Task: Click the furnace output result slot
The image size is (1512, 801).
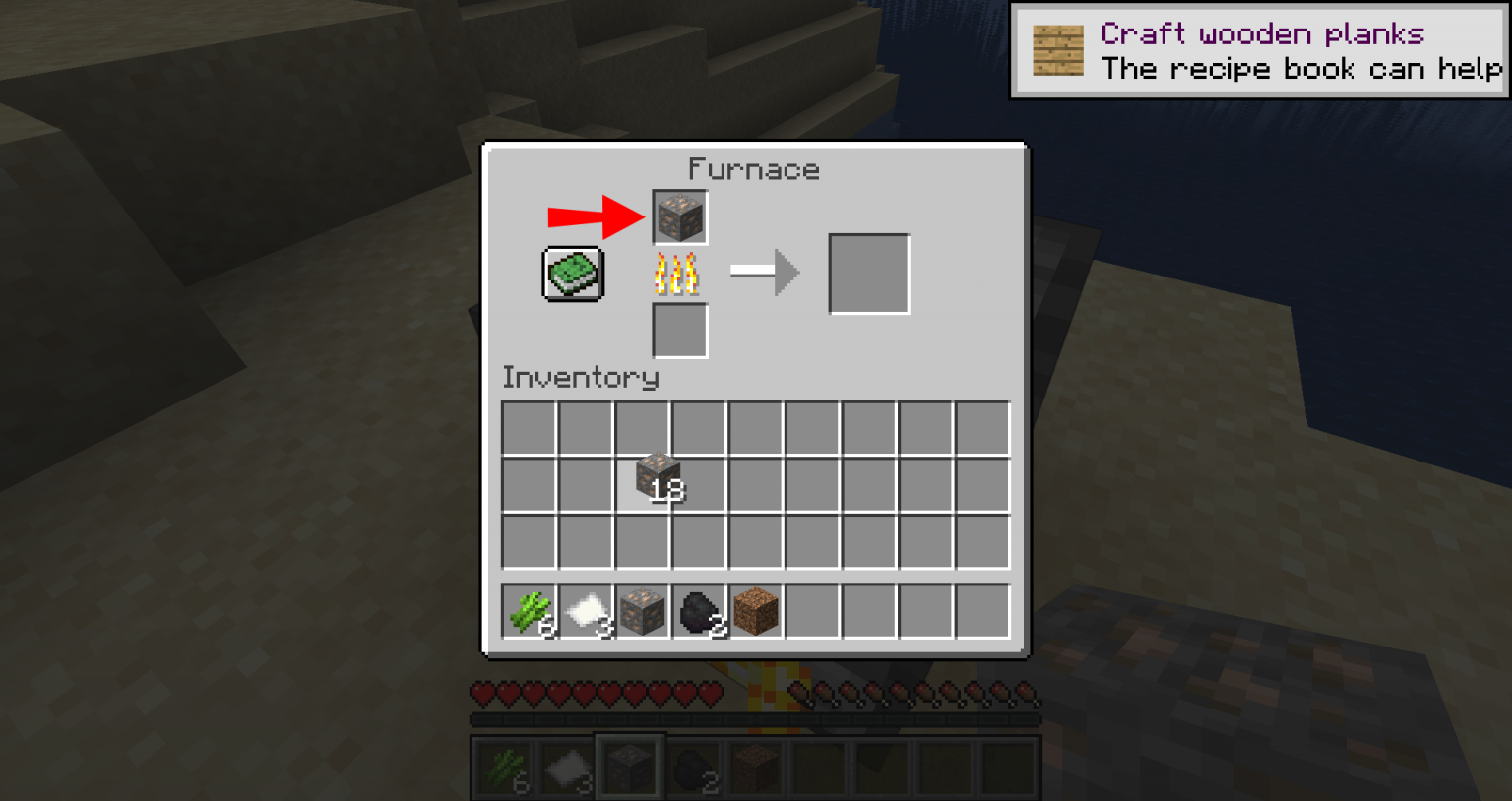Action: pyautogui.click(x=867, y=274)
